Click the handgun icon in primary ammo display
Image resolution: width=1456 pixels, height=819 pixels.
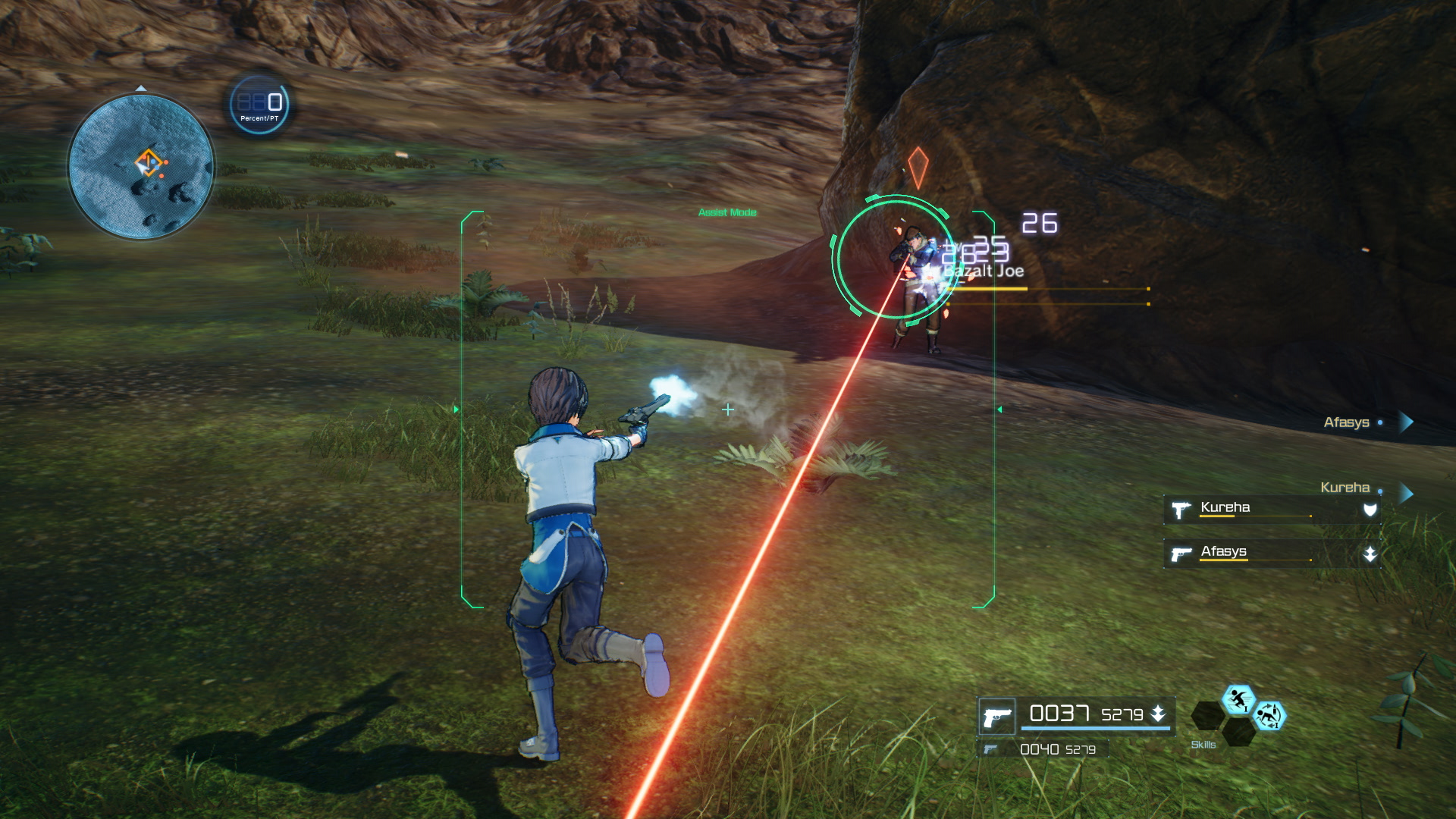[996, 716]
